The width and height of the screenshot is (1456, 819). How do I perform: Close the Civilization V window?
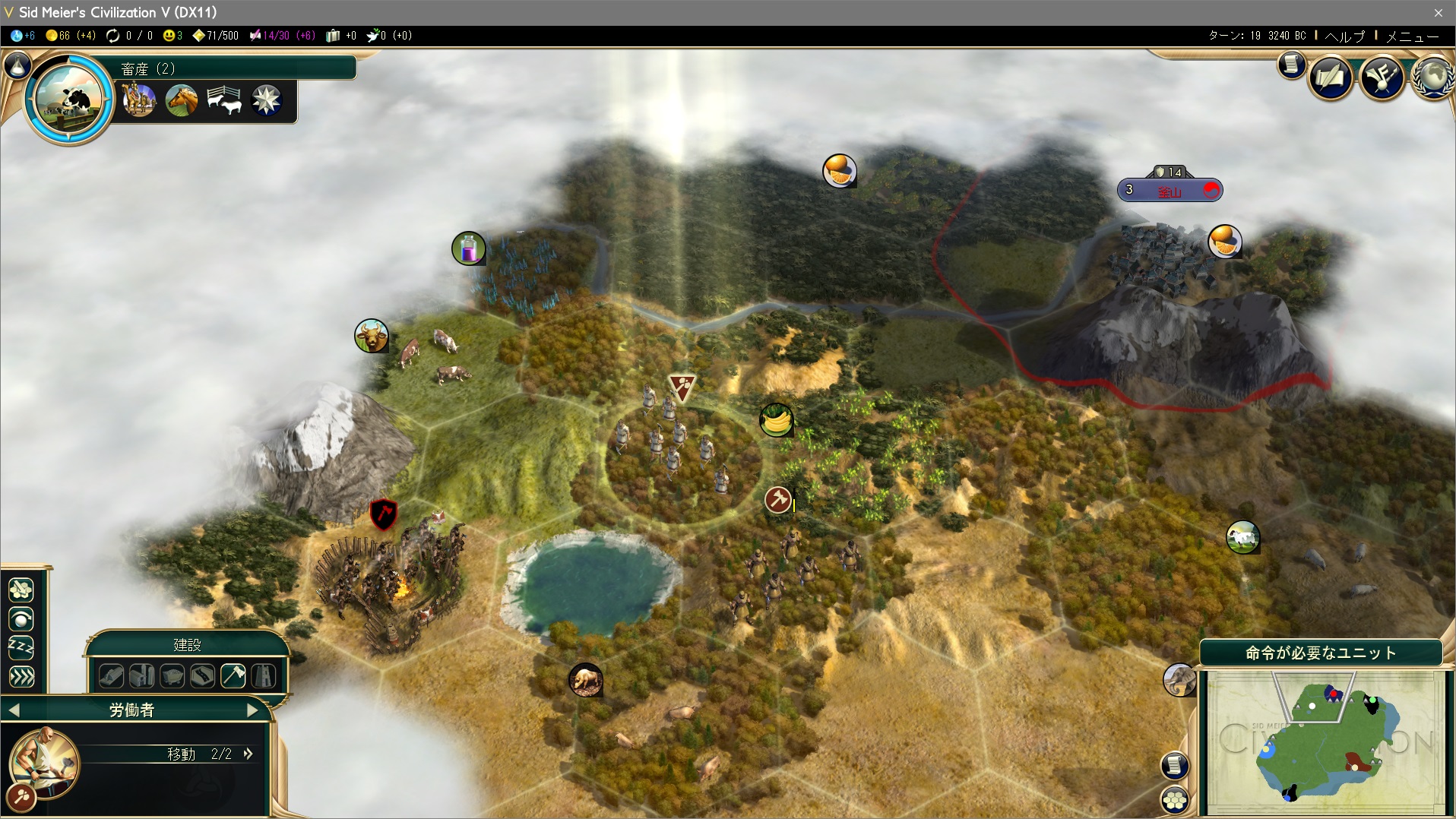[x=1438, y=12]
